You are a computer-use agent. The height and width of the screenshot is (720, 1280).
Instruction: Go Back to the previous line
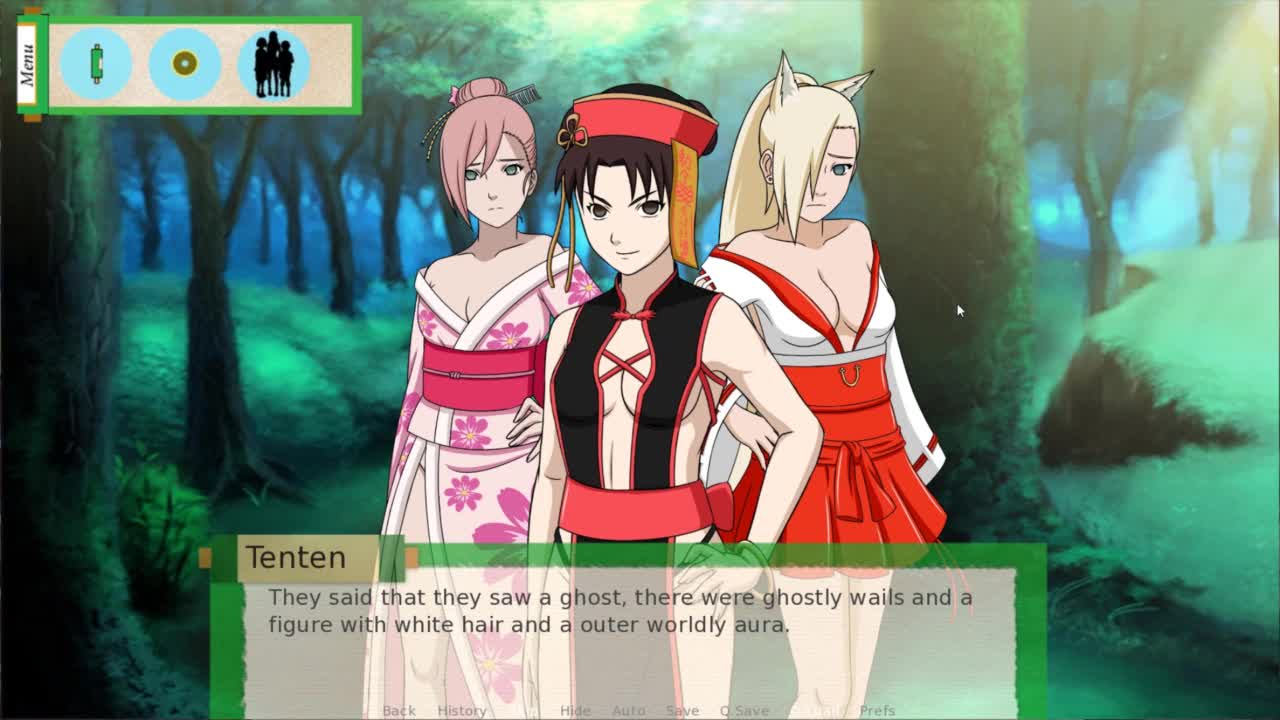tap(399, 710)
